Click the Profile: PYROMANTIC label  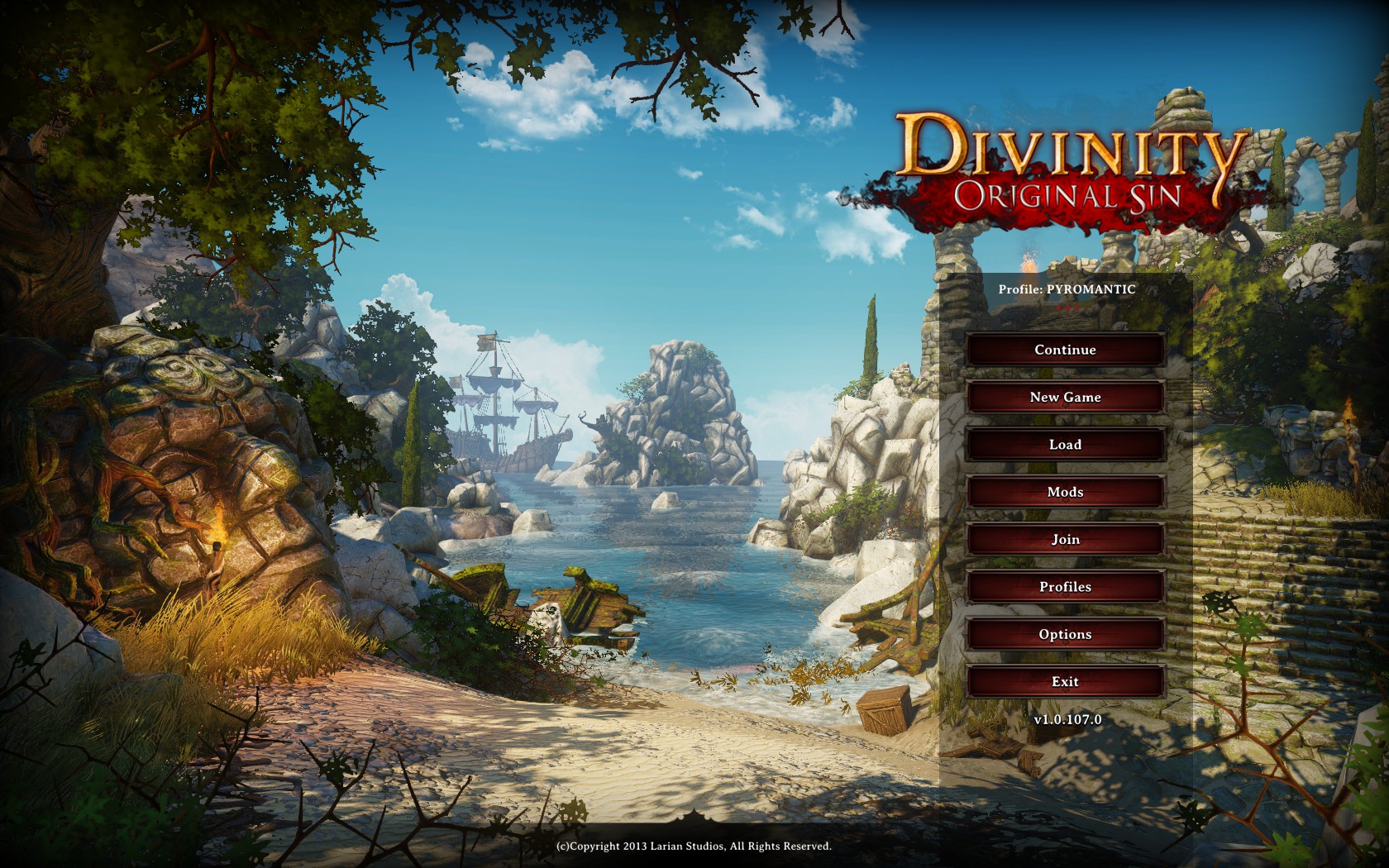(x=1067, y=289)
